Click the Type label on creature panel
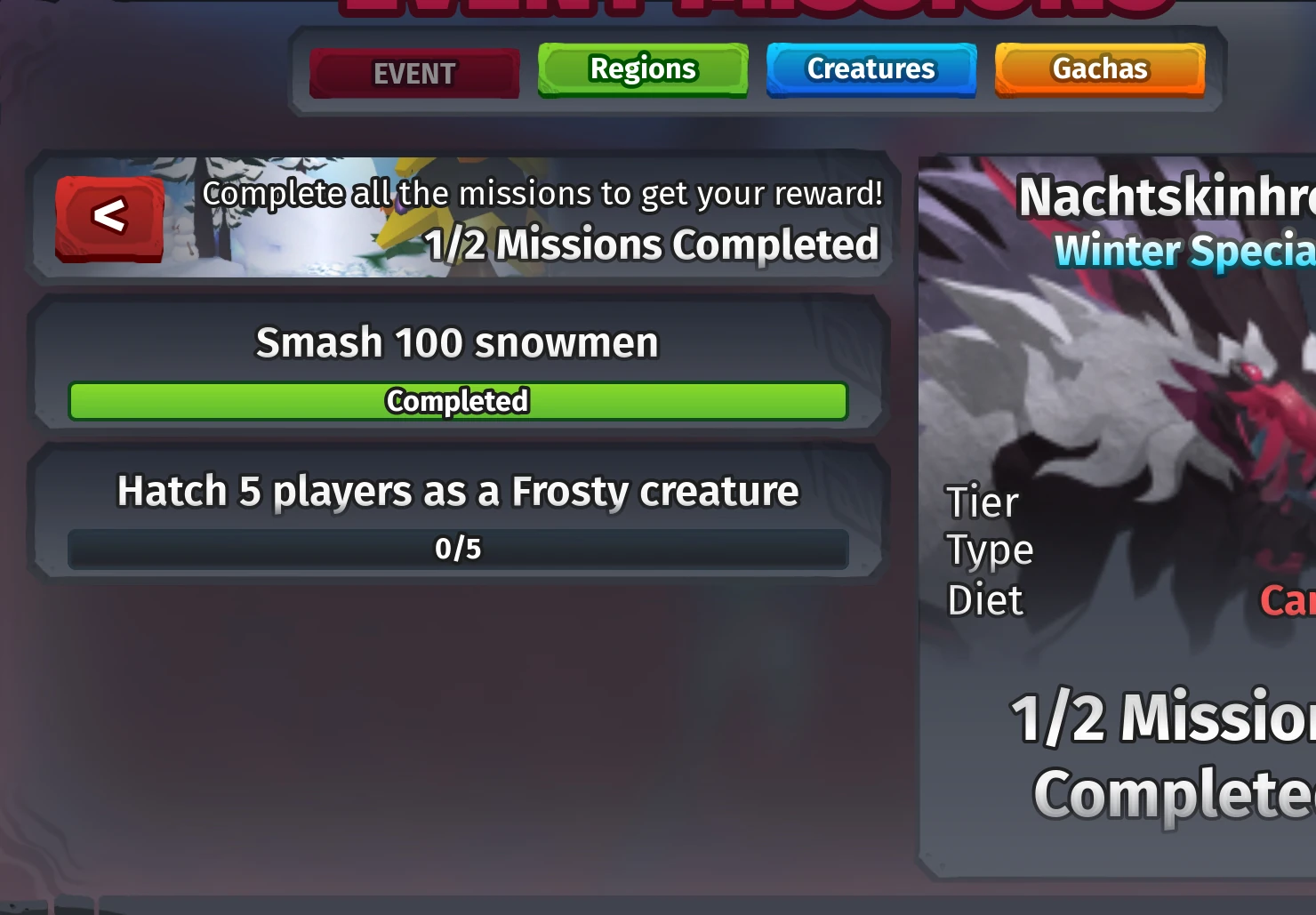Screen dimensions: 1316x915 point(989,550)
